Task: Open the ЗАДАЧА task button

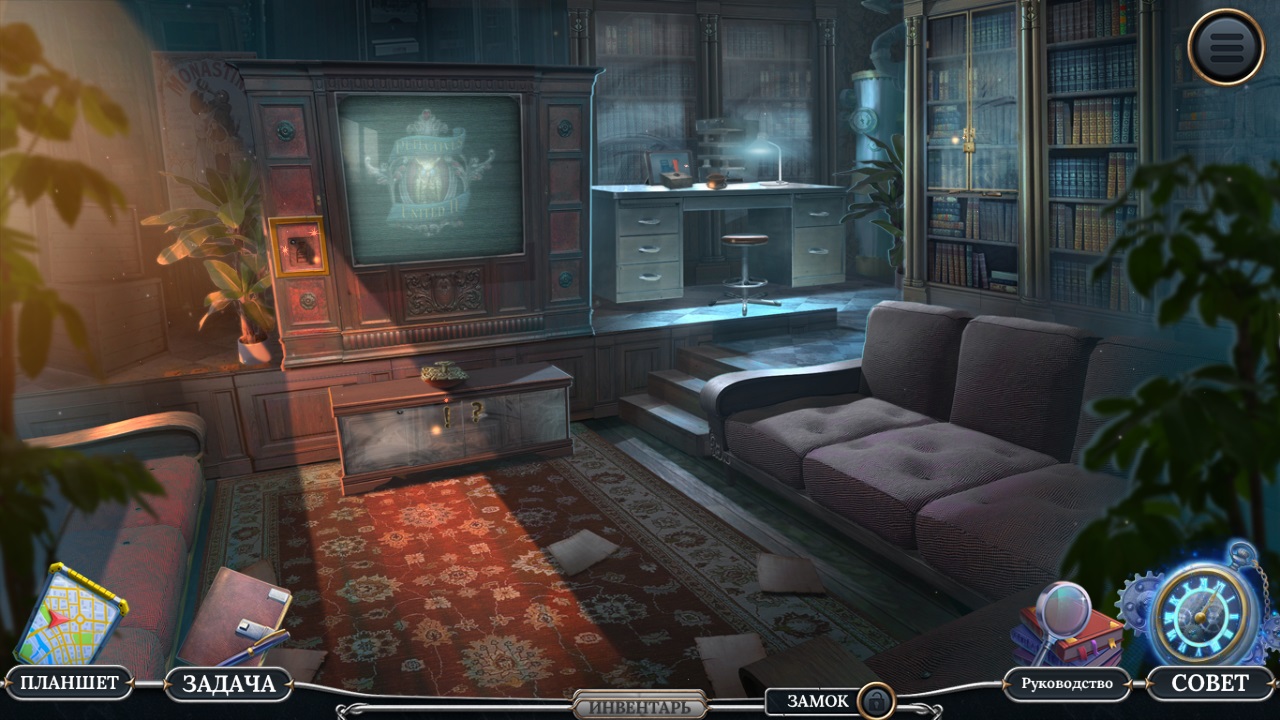Action: [228, 684]
